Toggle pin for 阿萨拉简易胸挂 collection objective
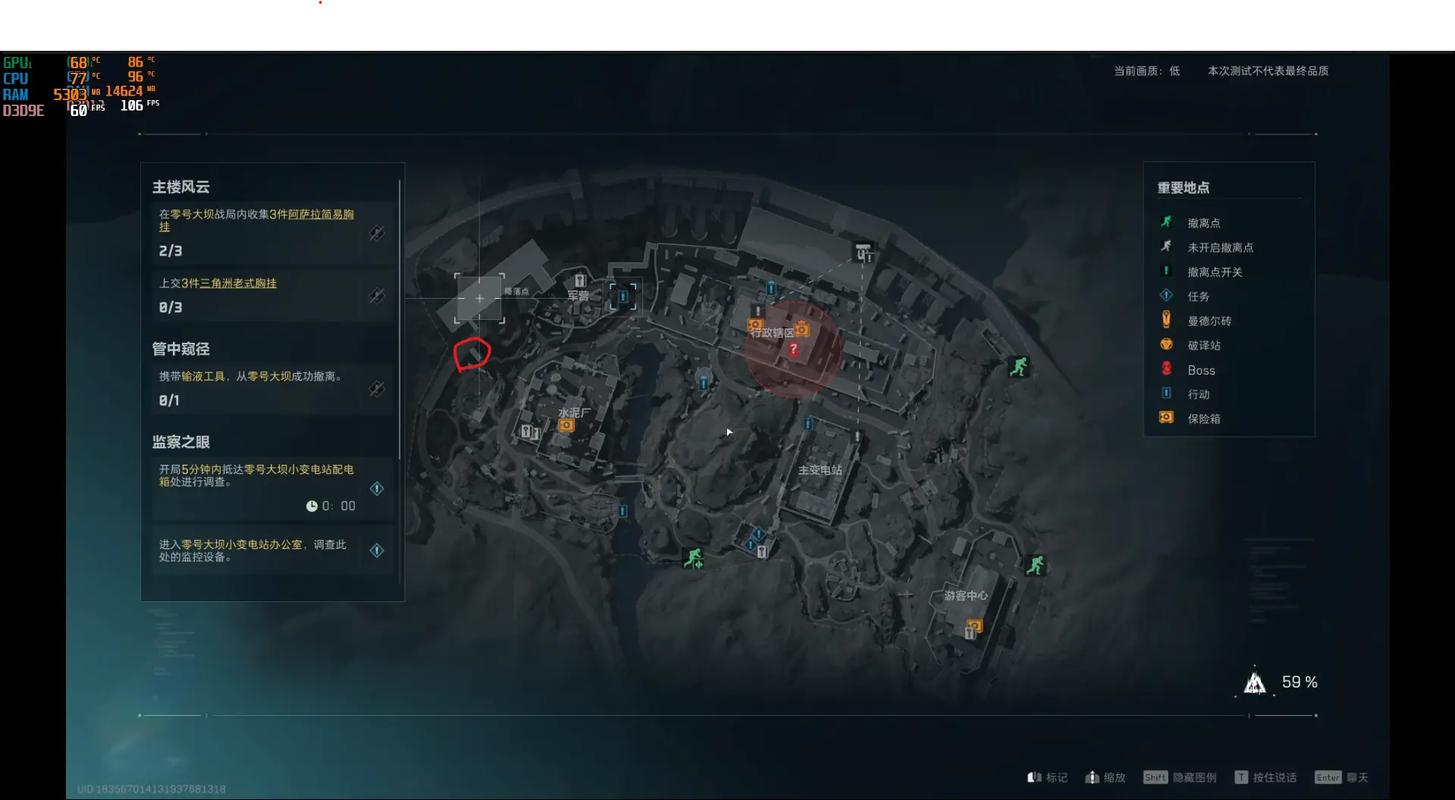The width and height of the screenshot is (1455, 800). coord(377,233)
